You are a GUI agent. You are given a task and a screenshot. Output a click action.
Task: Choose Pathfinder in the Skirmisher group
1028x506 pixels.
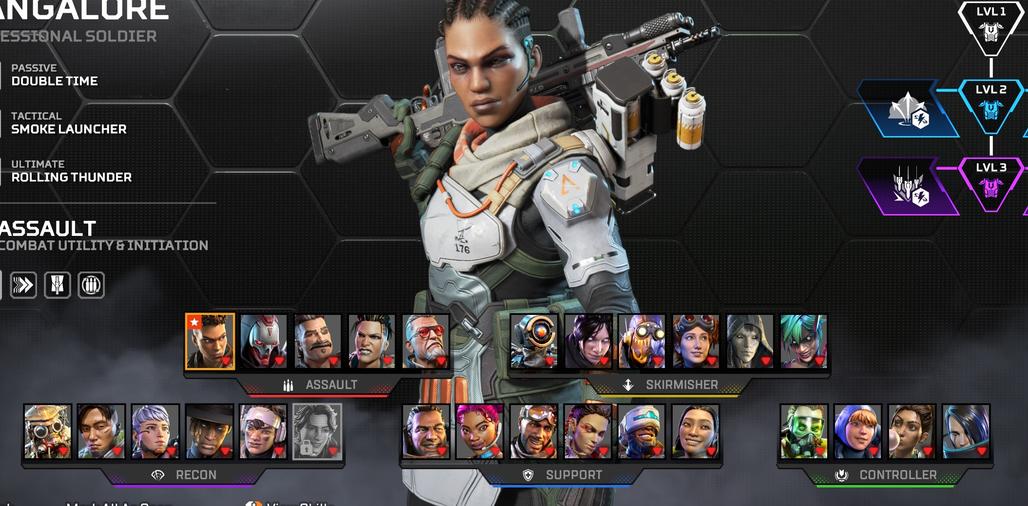[534, 341]
